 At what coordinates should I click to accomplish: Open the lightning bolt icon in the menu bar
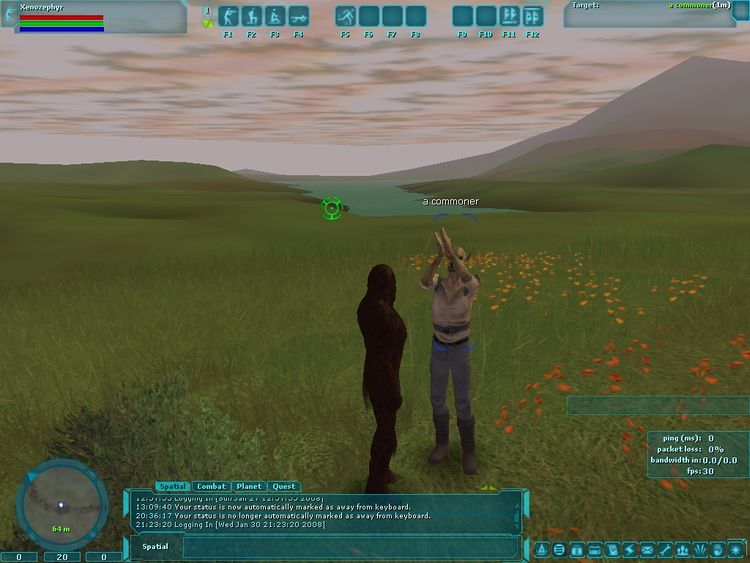point(629,549)
